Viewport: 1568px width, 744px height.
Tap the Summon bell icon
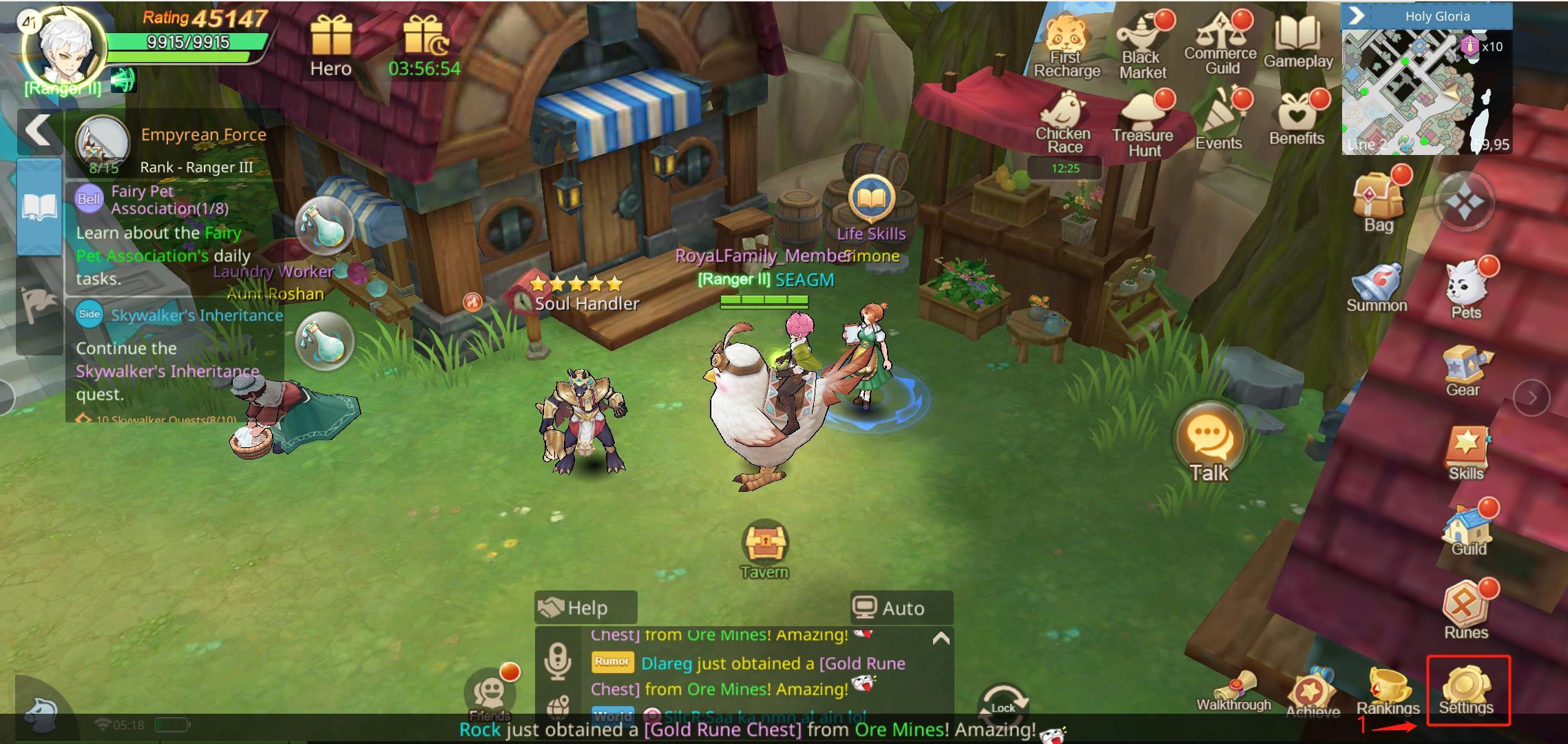pos(1377,286)
